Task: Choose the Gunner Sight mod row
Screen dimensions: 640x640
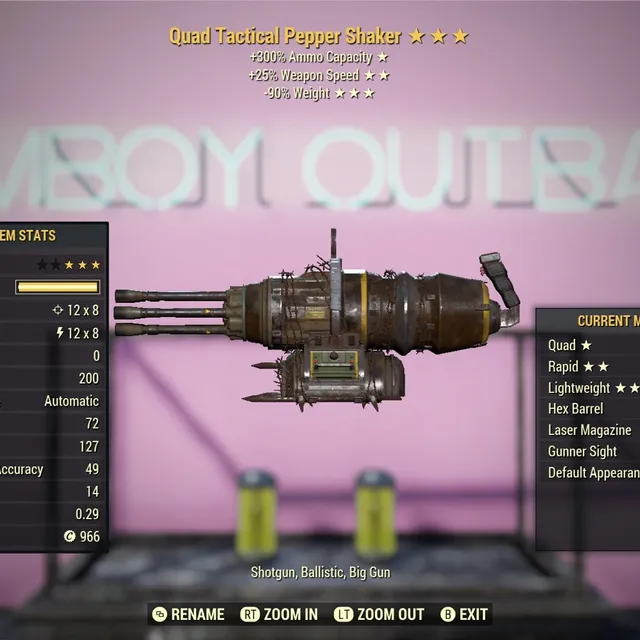Action: (582, 451)
